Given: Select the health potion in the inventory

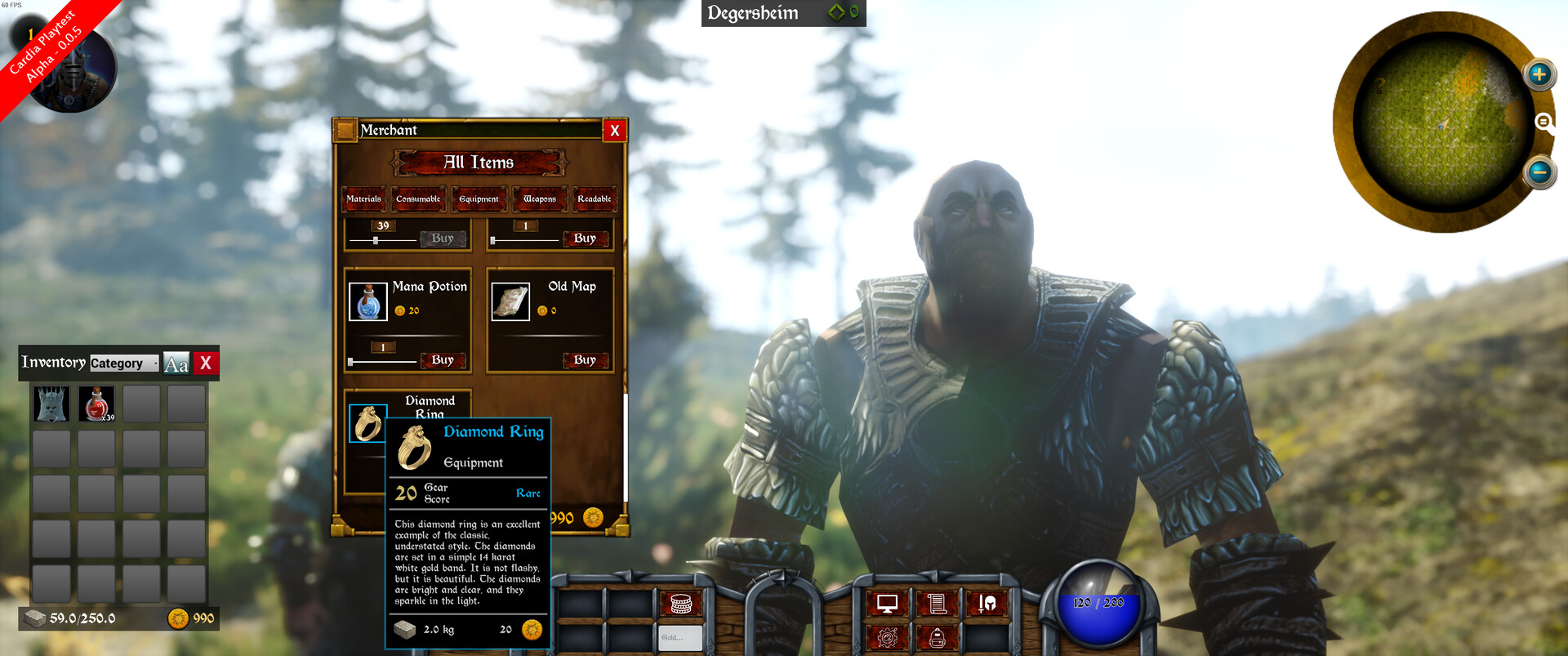Looking at the screenshot, I should pyautogui.click(x=96, y=403).
